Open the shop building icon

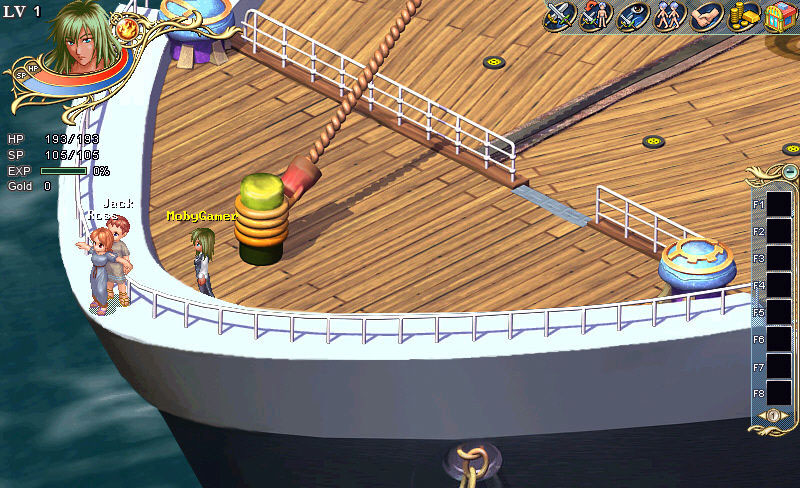tap(780, 17)
